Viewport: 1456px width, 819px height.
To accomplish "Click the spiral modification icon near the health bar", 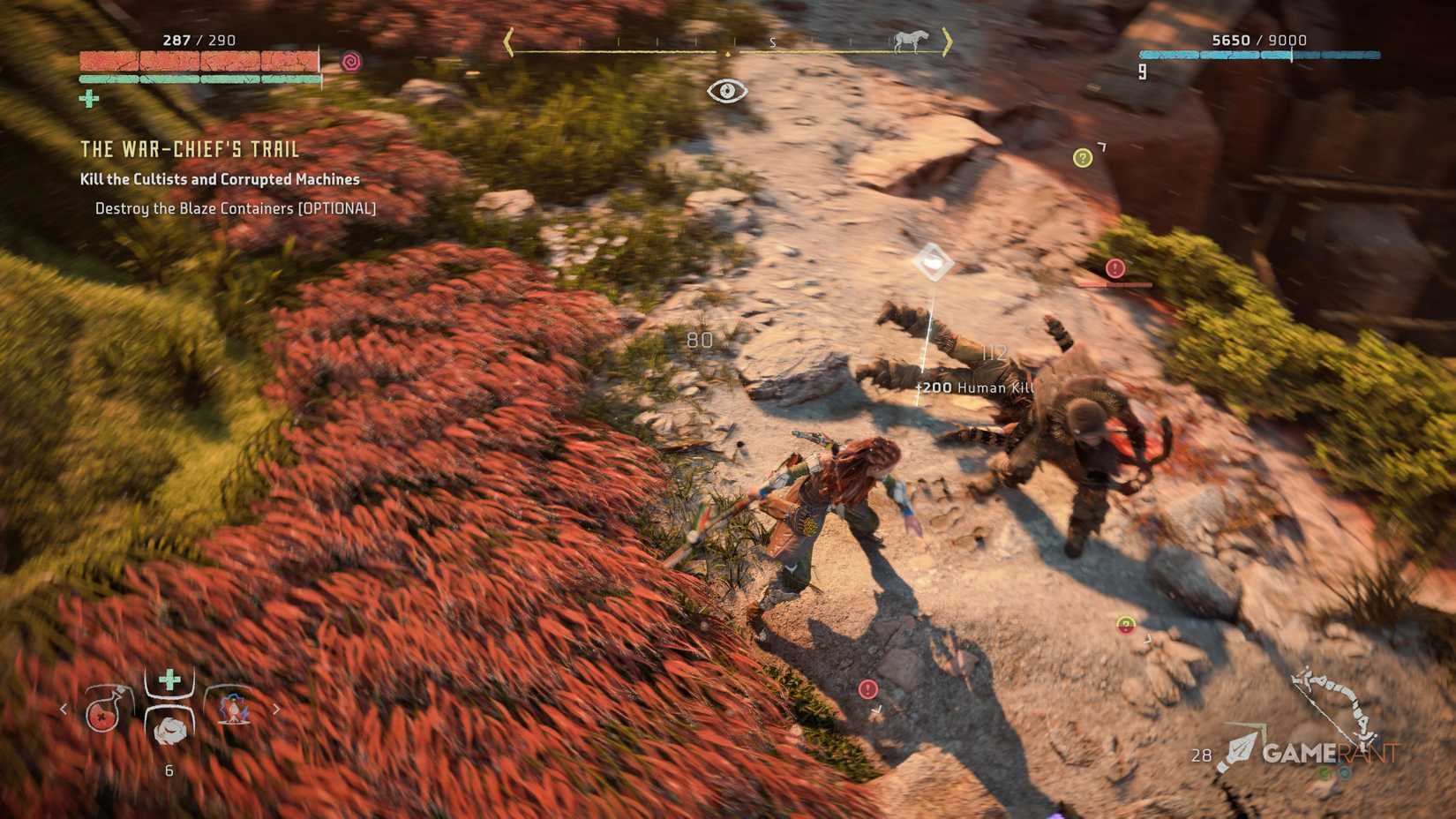I will [351, 62].
